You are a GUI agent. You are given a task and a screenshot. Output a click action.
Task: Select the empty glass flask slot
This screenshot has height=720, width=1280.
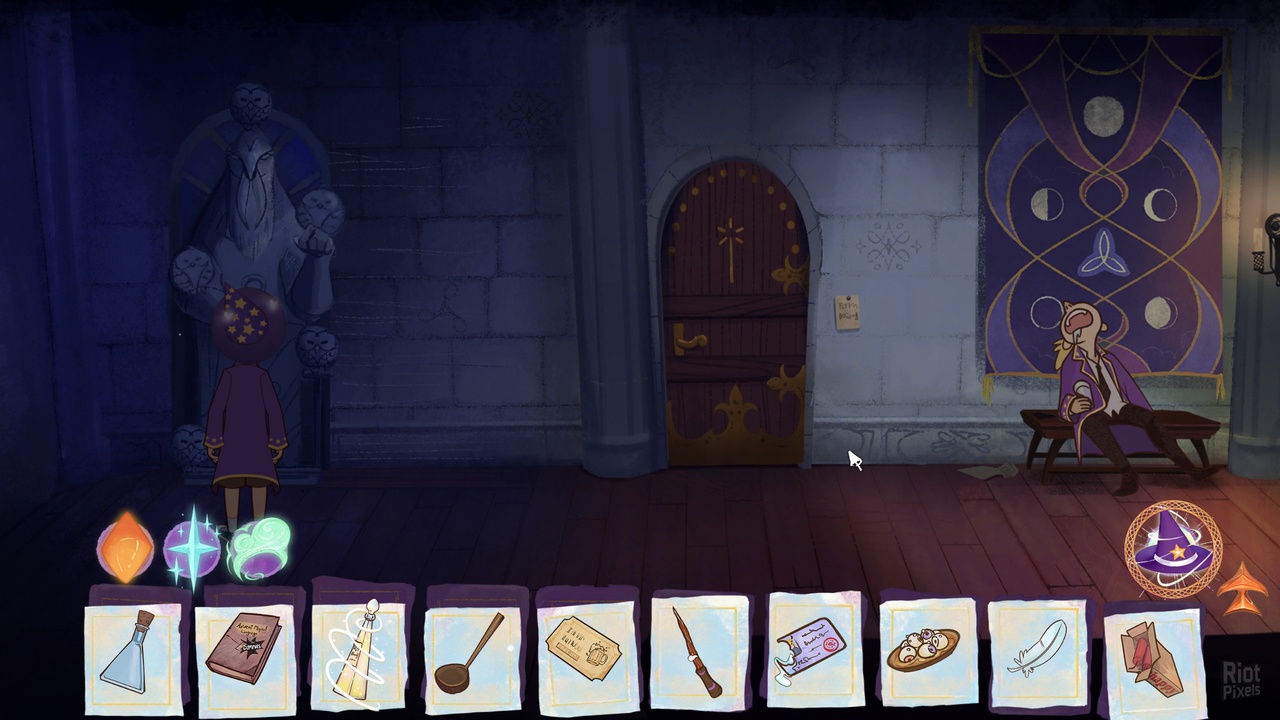133,653
